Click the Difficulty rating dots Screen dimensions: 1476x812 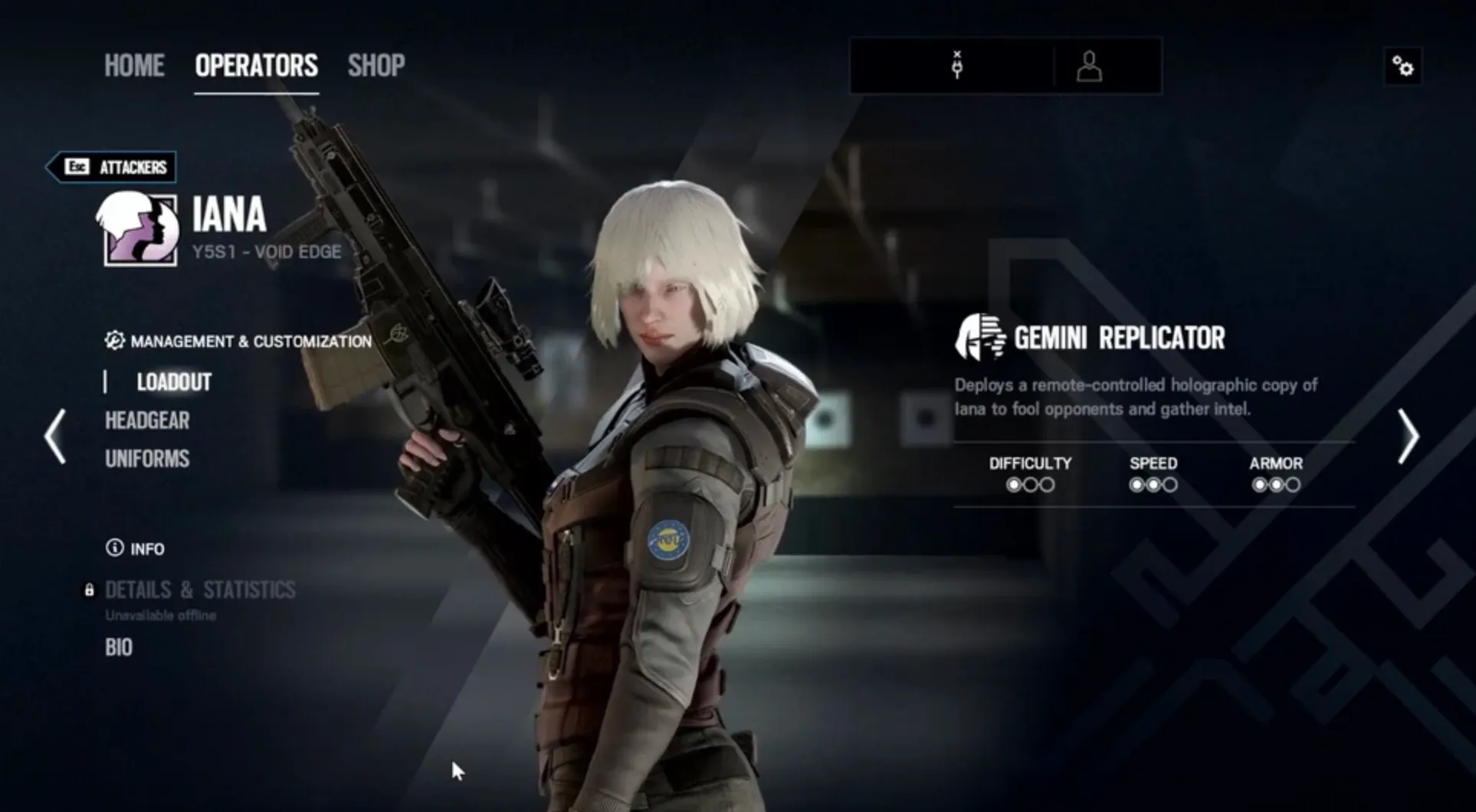[1030, 484]
